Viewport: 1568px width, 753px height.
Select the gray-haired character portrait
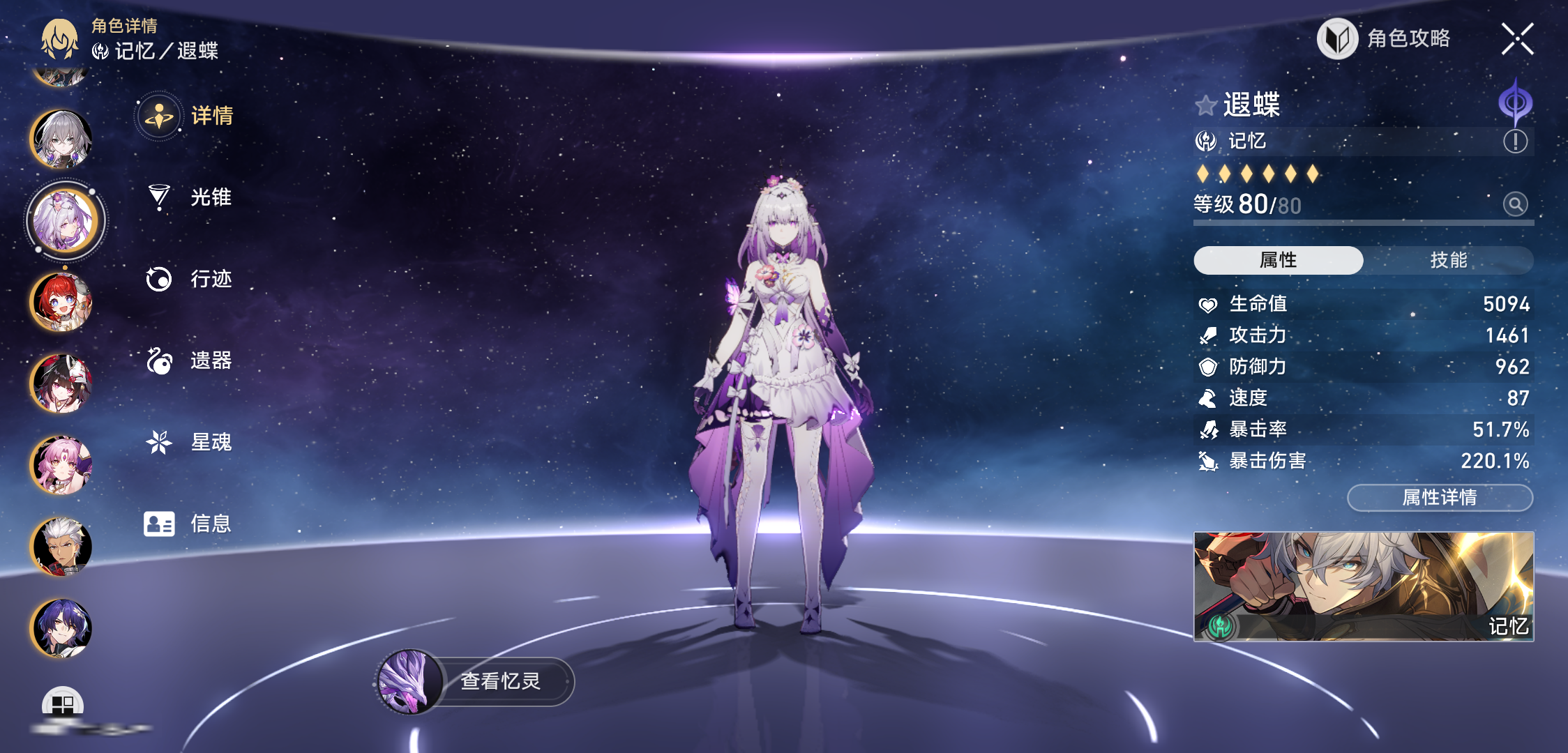(61, 139)
